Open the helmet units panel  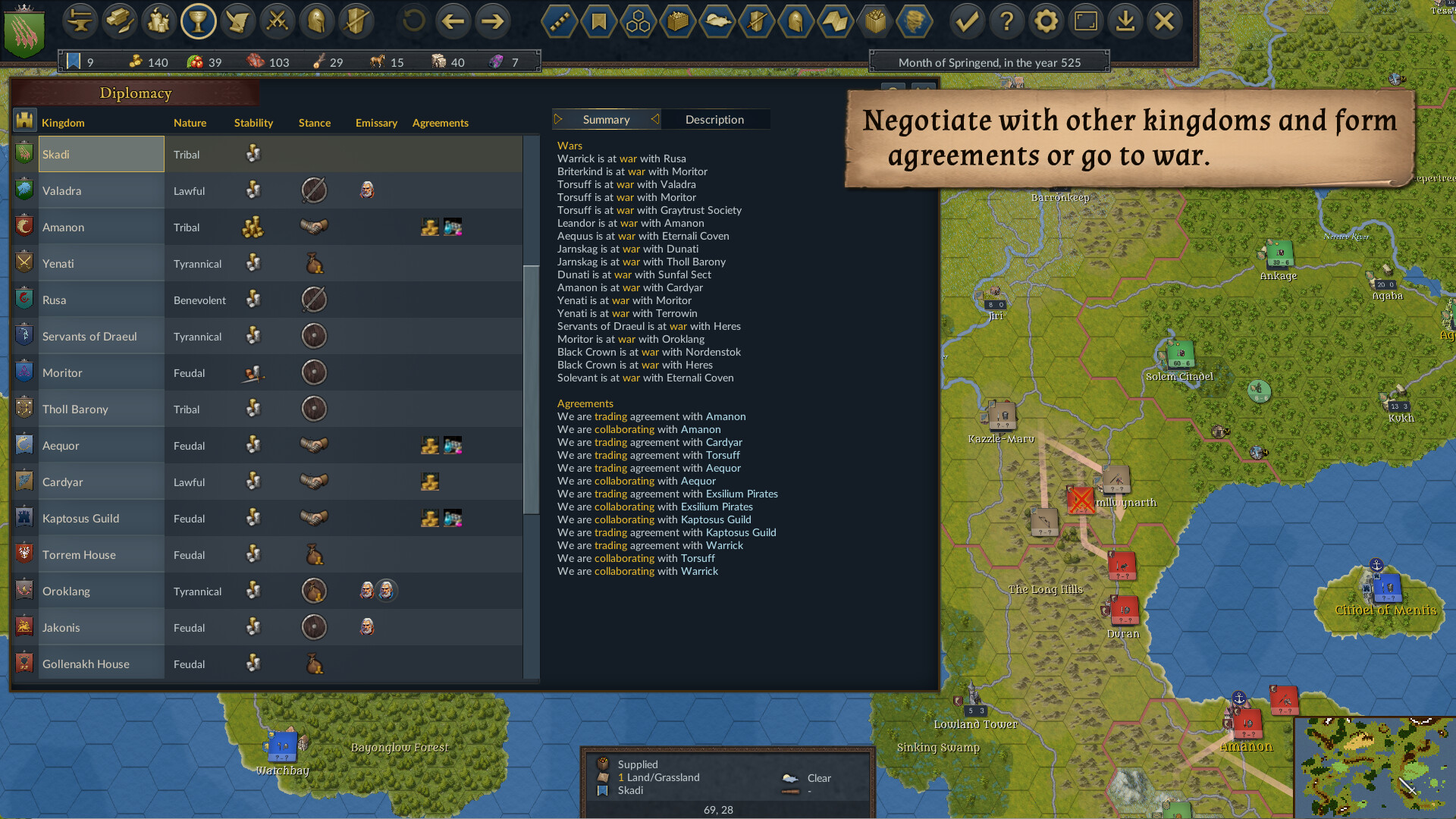pyautogui.click(x=316, y=21)
